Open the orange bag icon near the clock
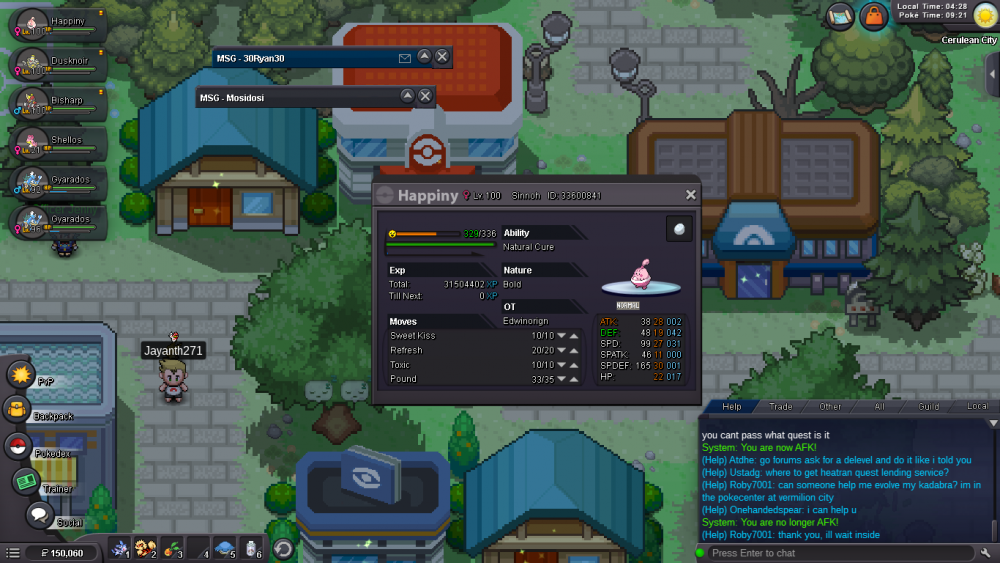1000x563 pixels. pos(874,16)
